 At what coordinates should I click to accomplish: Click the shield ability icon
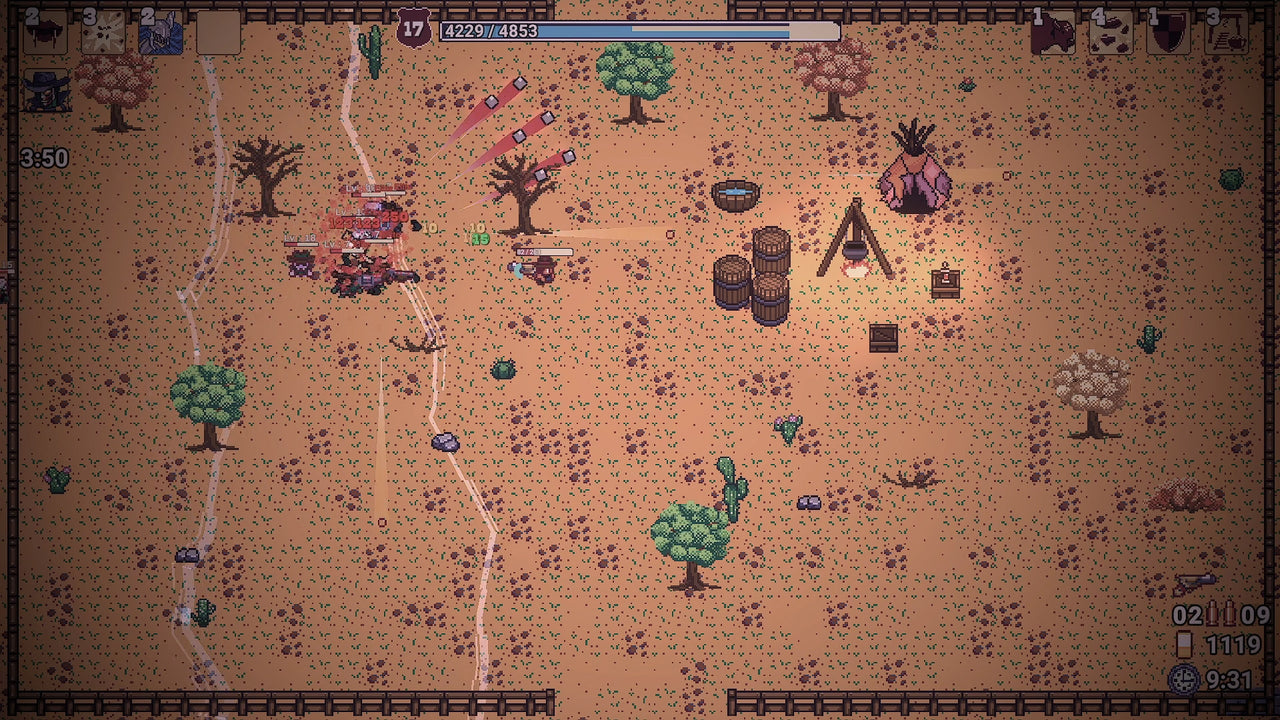(1168, 30)
